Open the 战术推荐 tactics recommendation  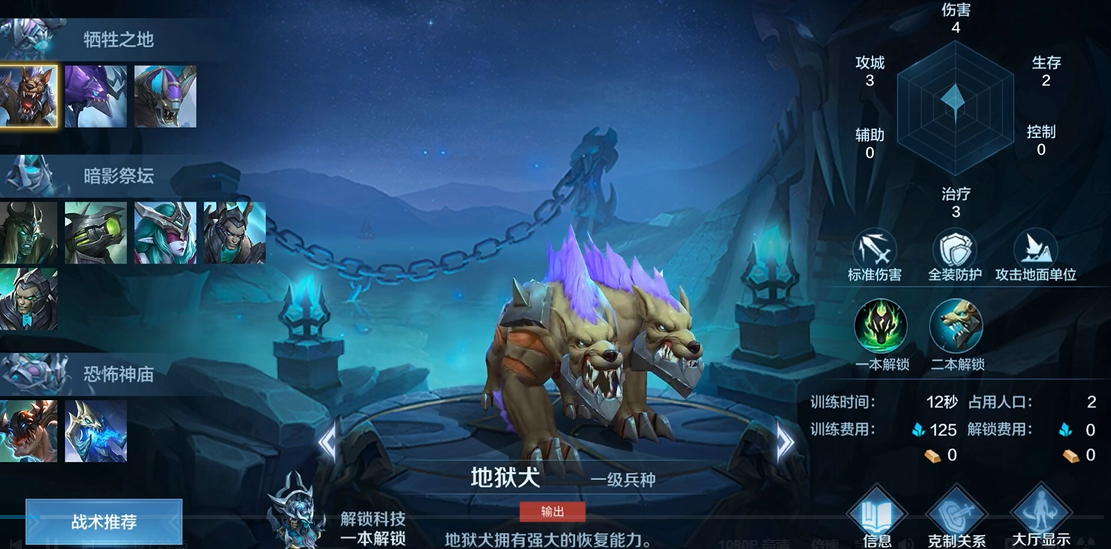[104, 521]
